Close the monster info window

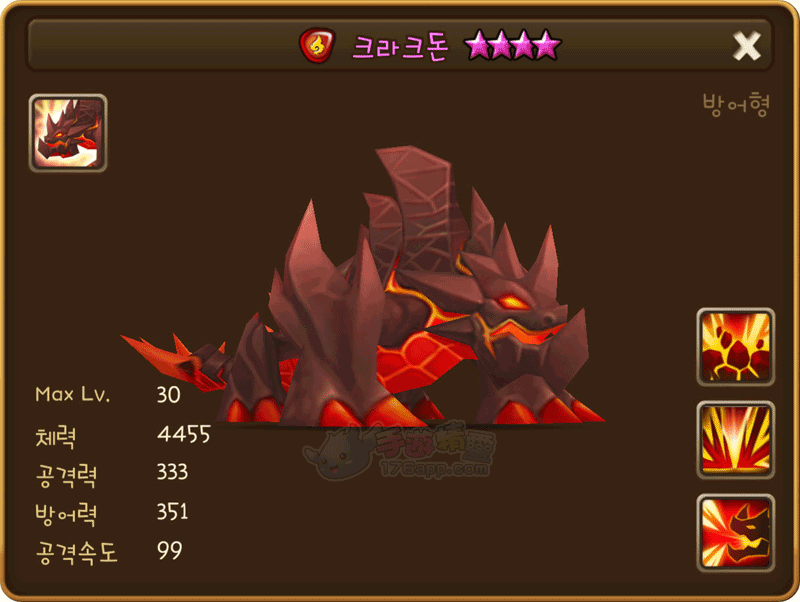coord(747,45)
